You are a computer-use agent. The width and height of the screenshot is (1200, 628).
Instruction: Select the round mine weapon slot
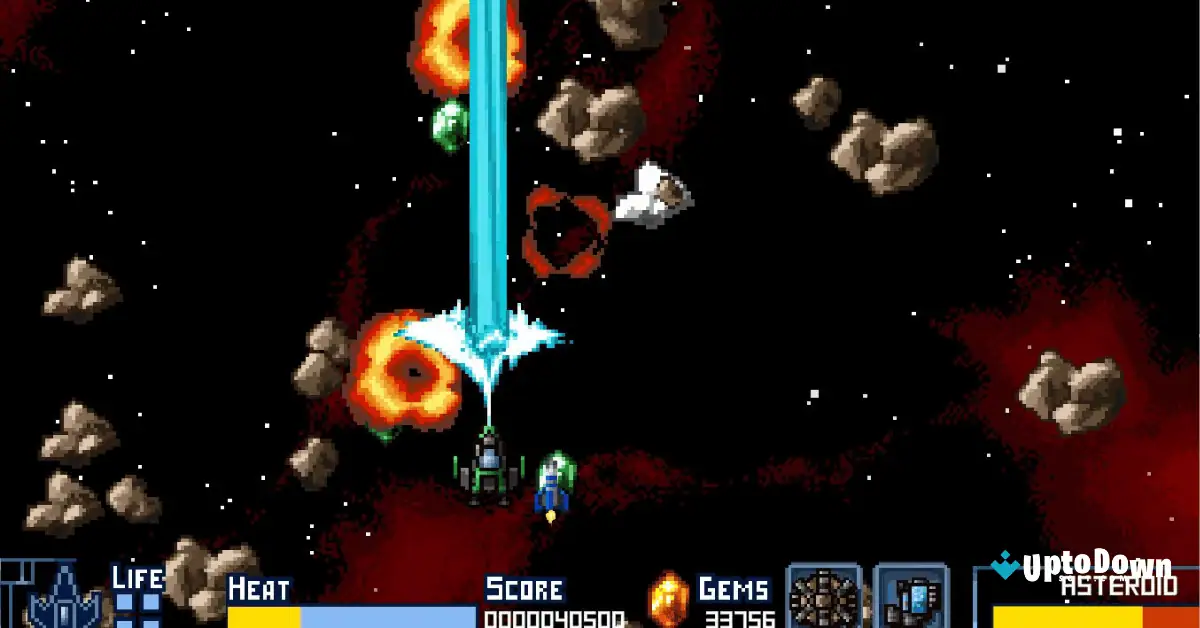pos(824,599)
